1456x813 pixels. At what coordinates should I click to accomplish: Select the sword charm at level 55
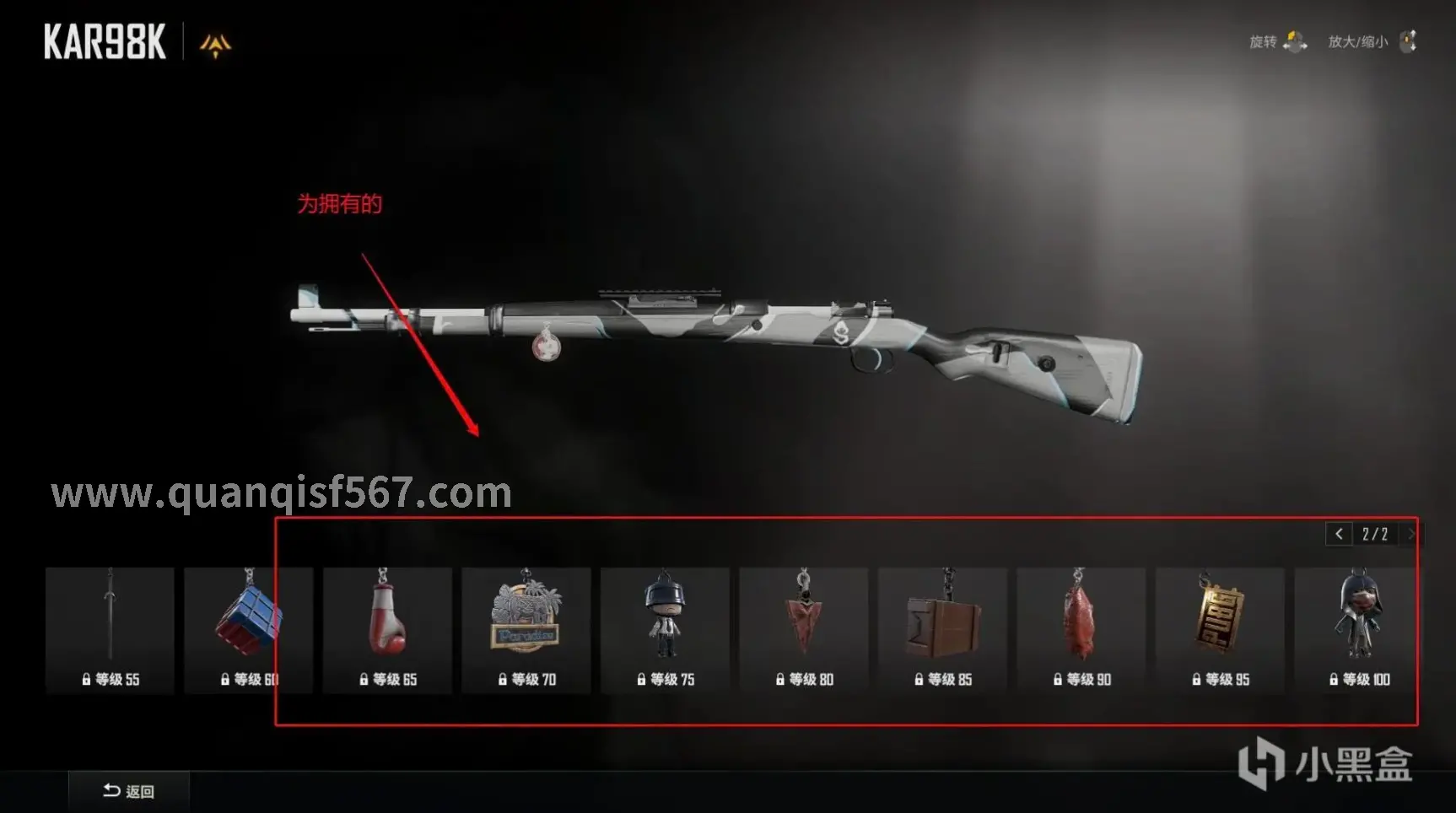pos(110,629)
